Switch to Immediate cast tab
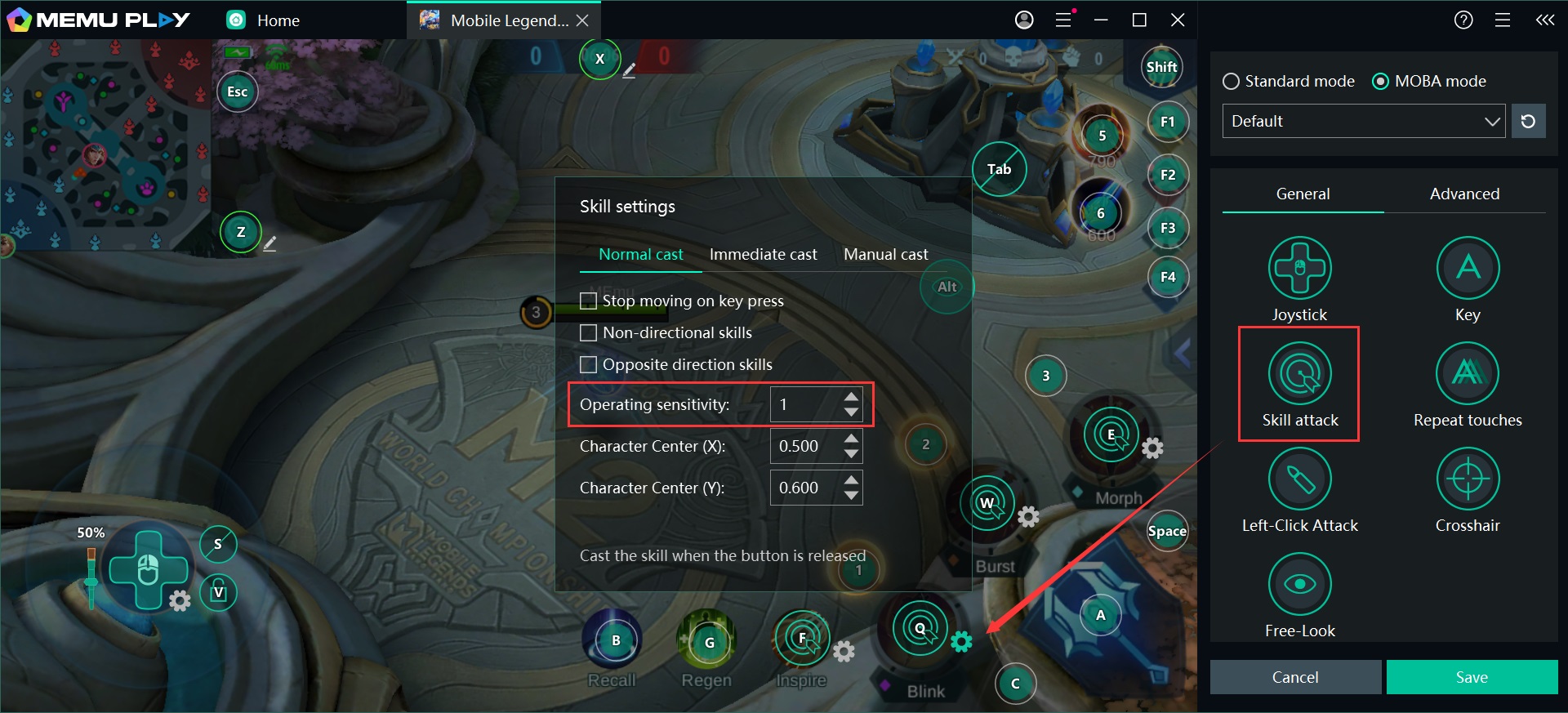This screenshot has height=713, width=1568. point(763,255)
